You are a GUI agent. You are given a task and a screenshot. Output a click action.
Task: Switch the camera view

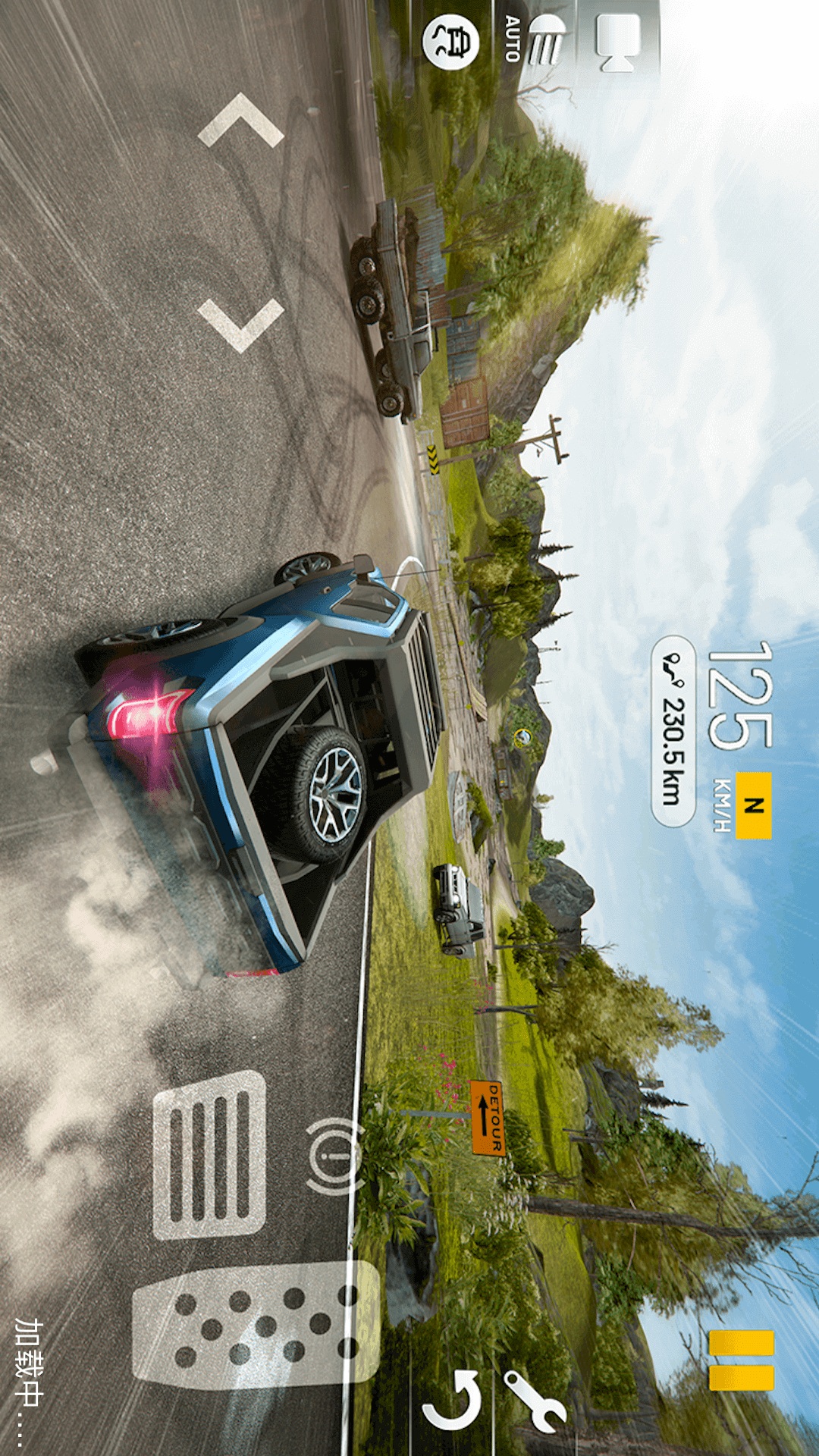617,42
